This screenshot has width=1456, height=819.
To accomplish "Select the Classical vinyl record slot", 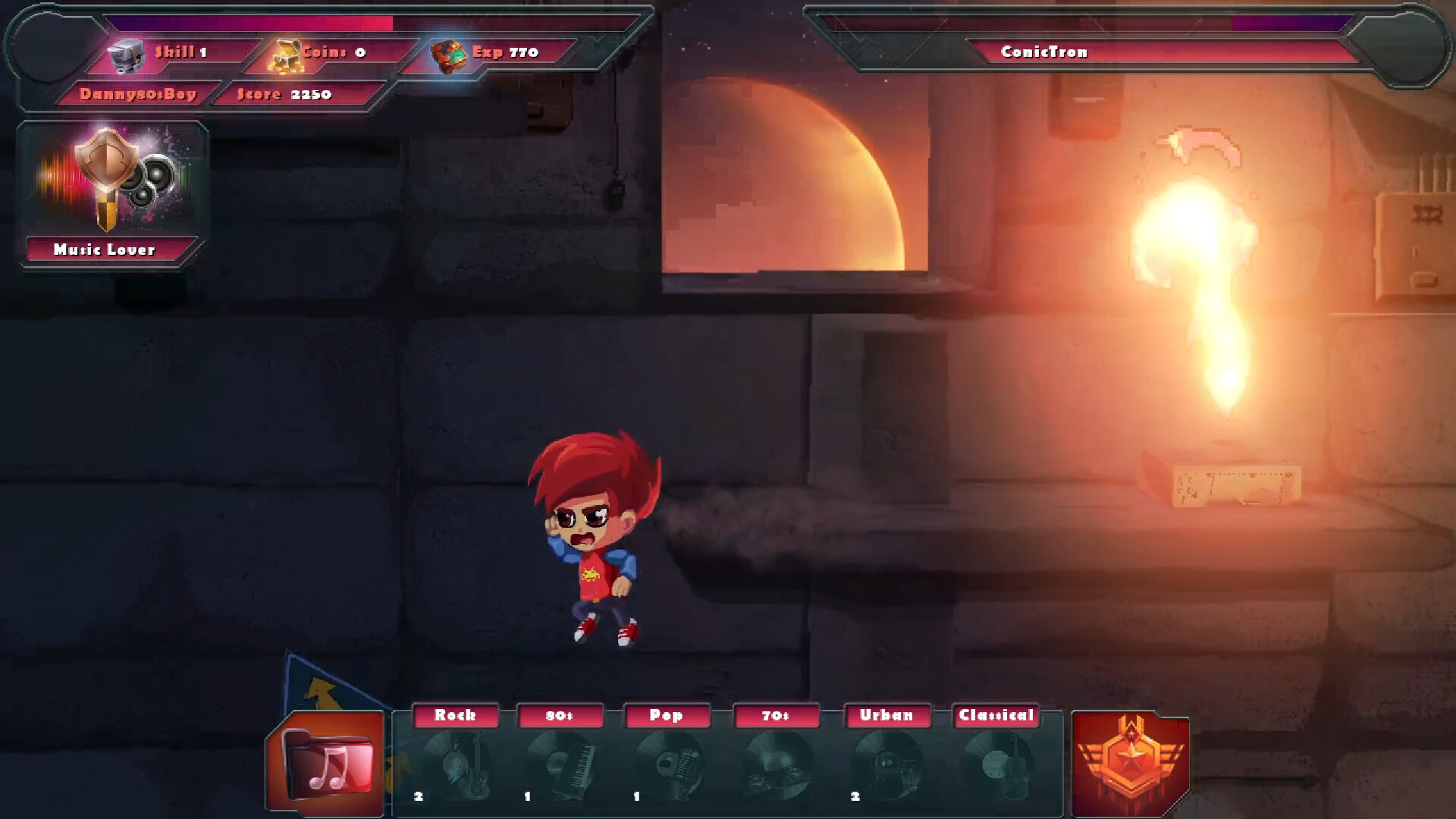I will pos(996,764).
